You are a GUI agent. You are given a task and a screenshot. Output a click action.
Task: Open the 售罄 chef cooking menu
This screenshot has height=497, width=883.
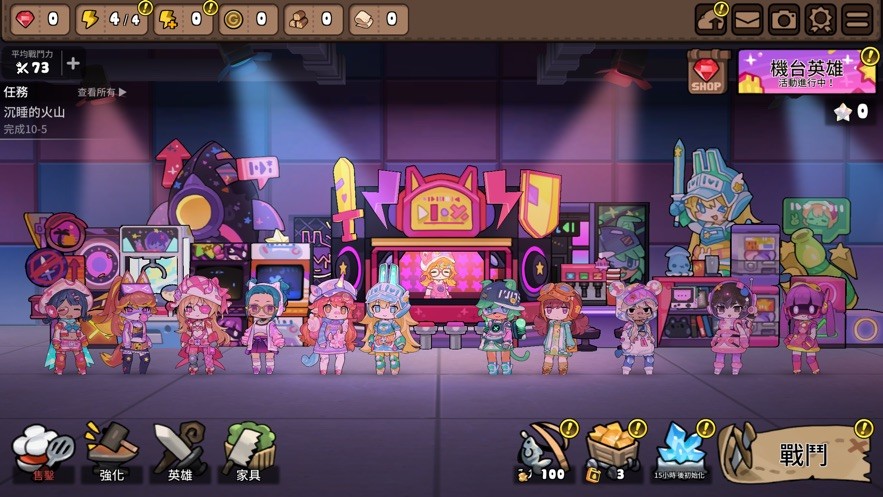click(x=43, y=453)
